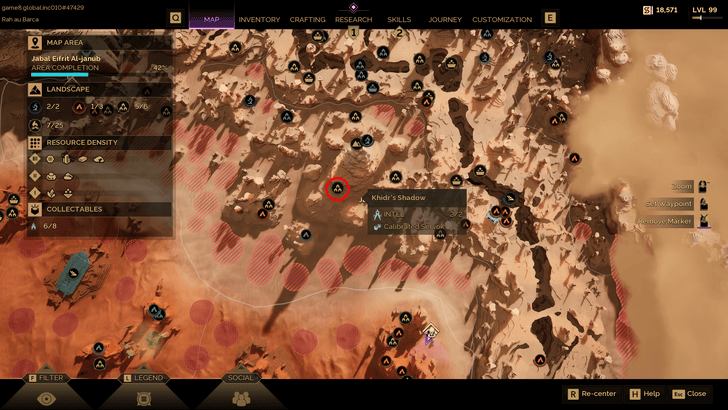
Task: Open the Crafting tab
Action: pos(307,19)
